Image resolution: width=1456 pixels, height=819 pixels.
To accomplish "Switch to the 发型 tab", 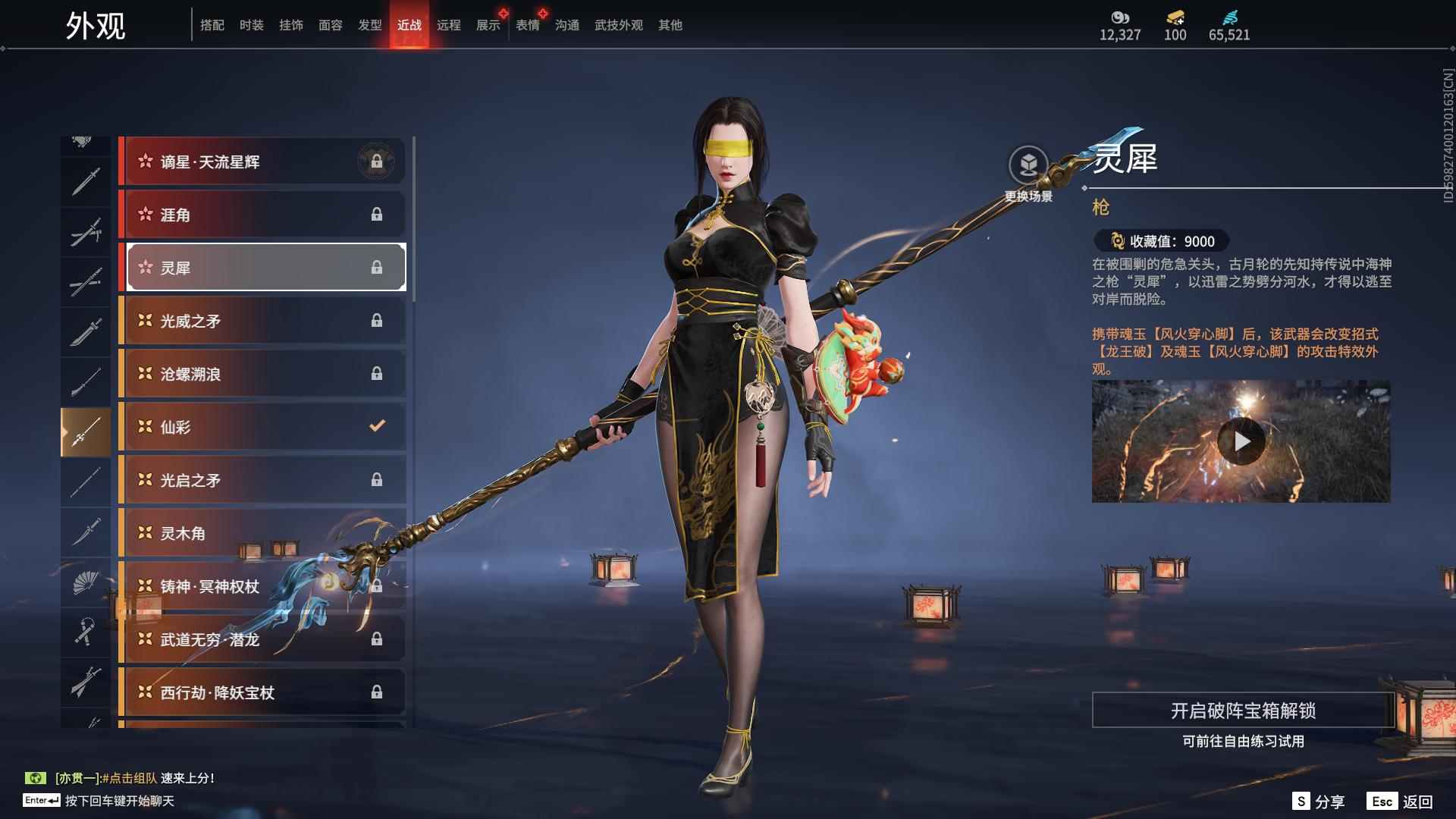I will click(x=369, y=25).
